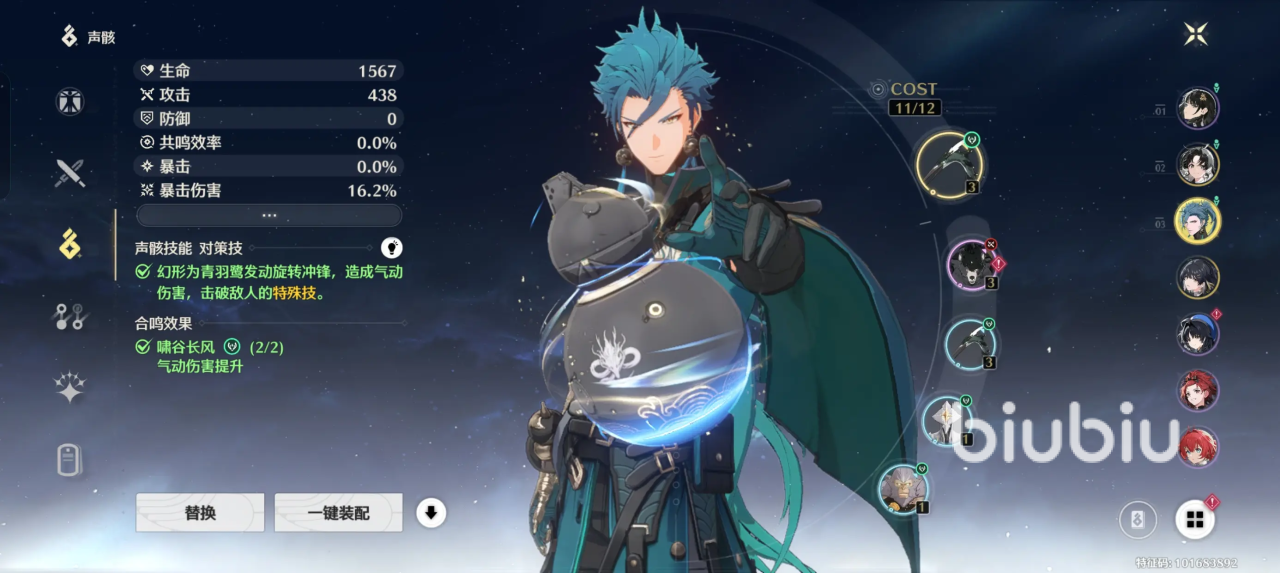
Task: Switch to the crossed-swords weapon tab
Action: pyautogui.click(x=70, y=173)
